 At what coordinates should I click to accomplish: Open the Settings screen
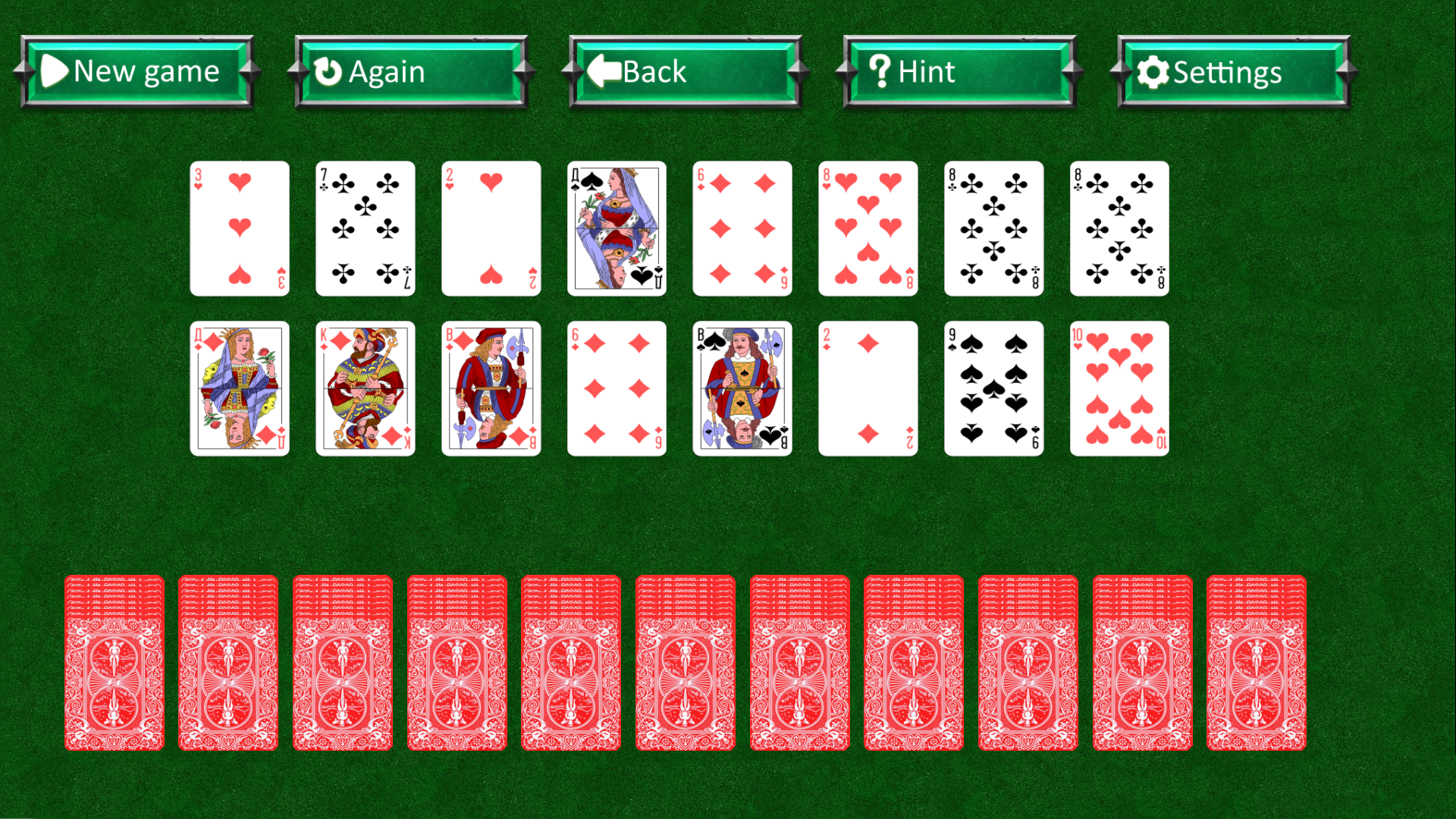(x=1228, y=73)
